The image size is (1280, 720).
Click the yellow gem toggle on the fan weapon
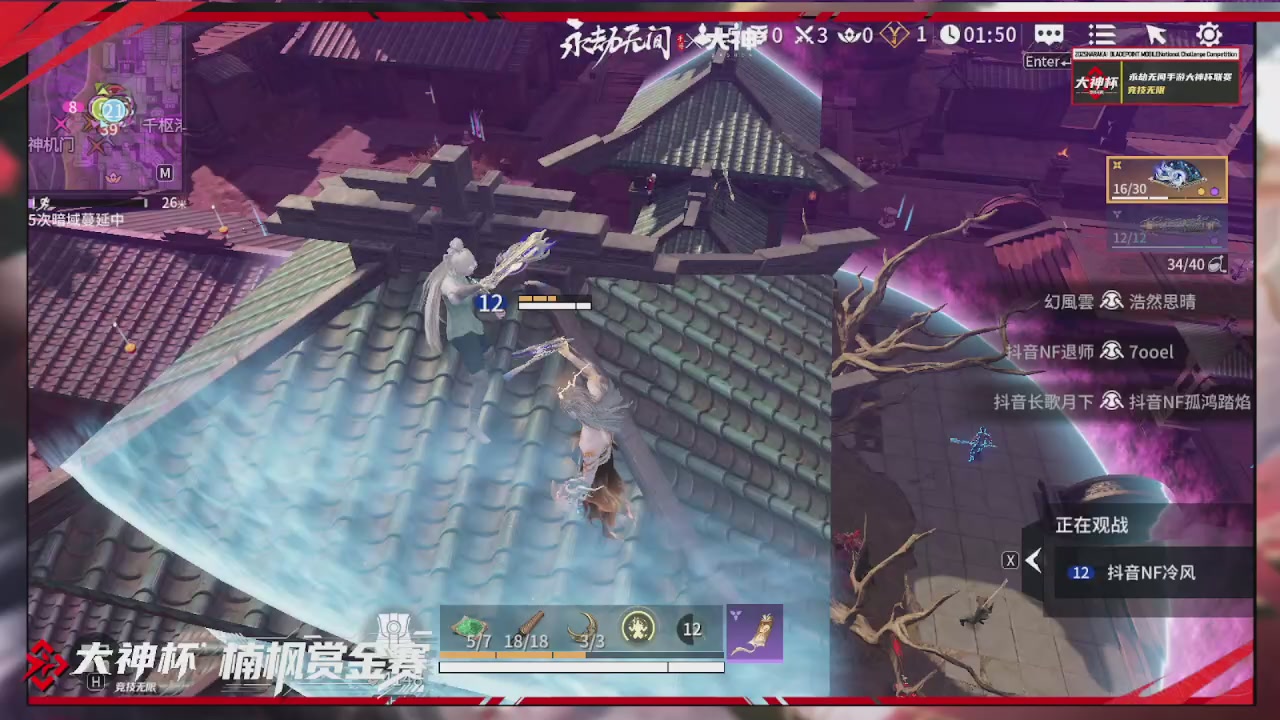[1201, 191]
